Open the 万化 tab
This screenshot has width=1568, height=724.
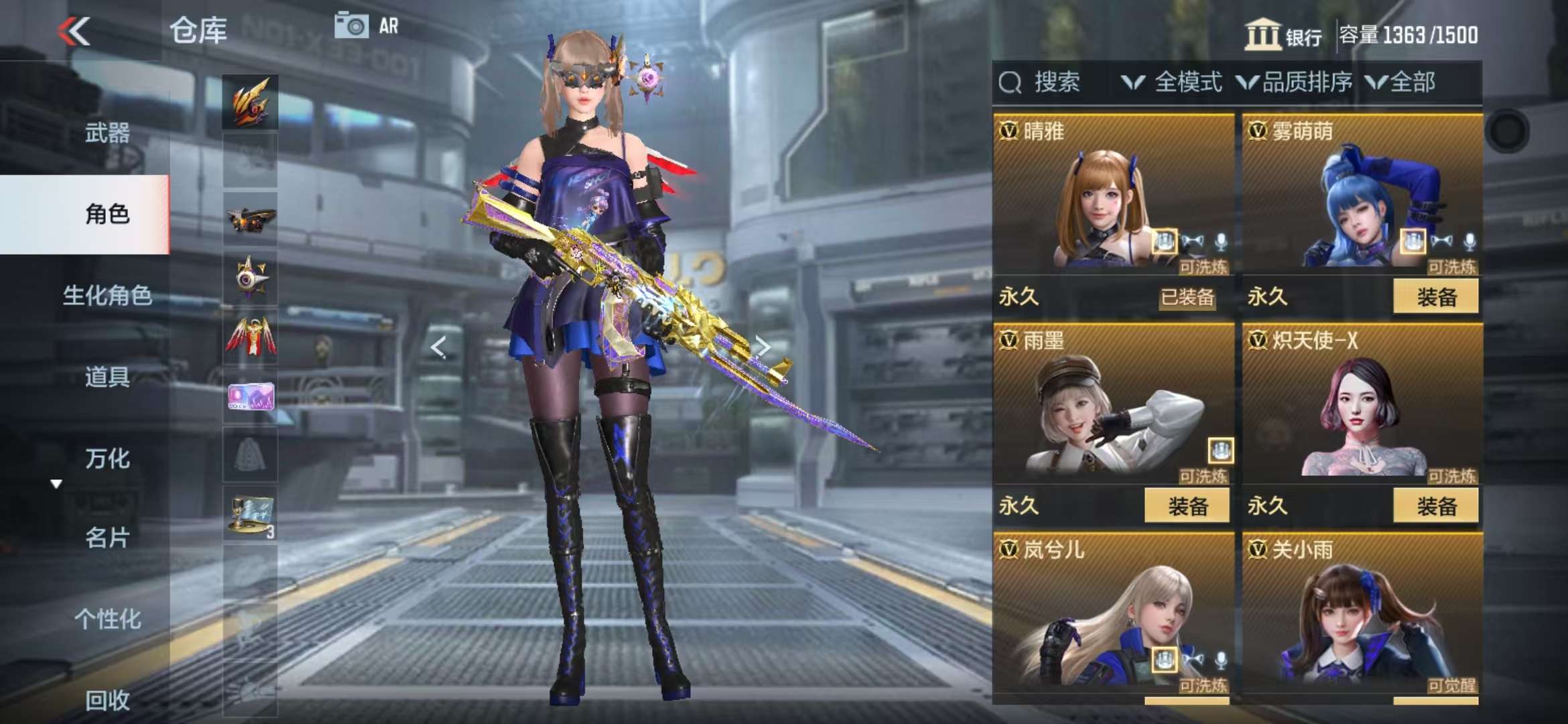(x=107, y=459)
